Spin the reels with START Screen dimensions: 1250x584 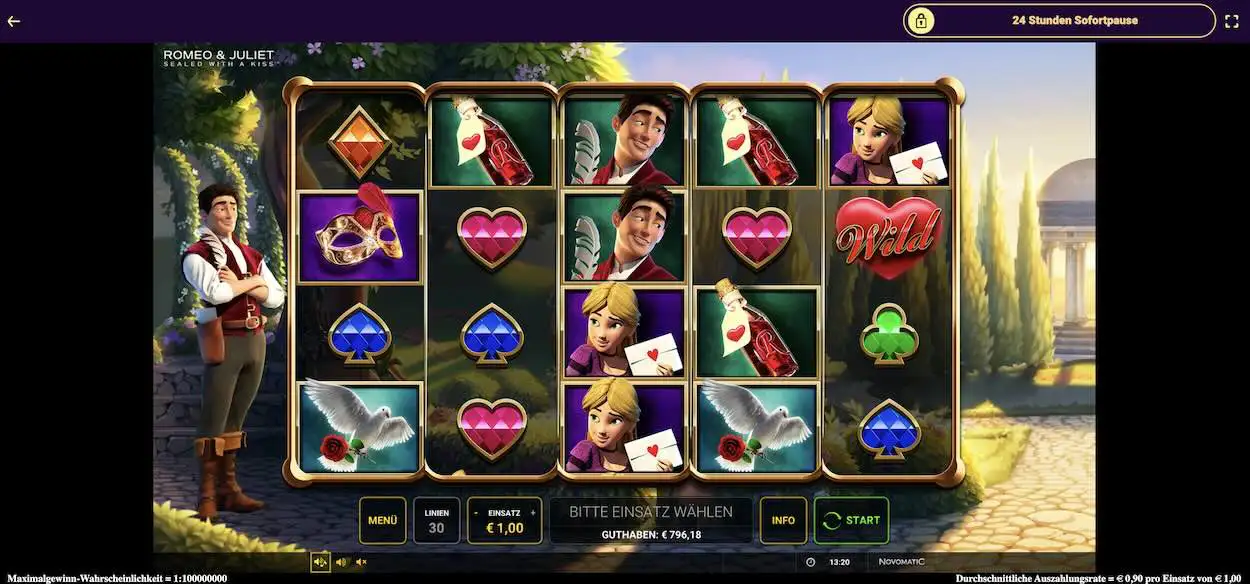(x=851, y=520)
